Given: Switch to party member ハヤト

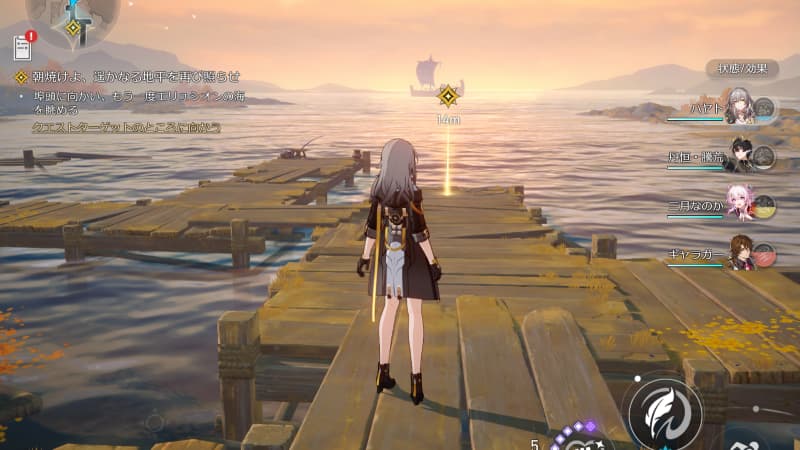Looking at the screenshot, I should [738, 108].
